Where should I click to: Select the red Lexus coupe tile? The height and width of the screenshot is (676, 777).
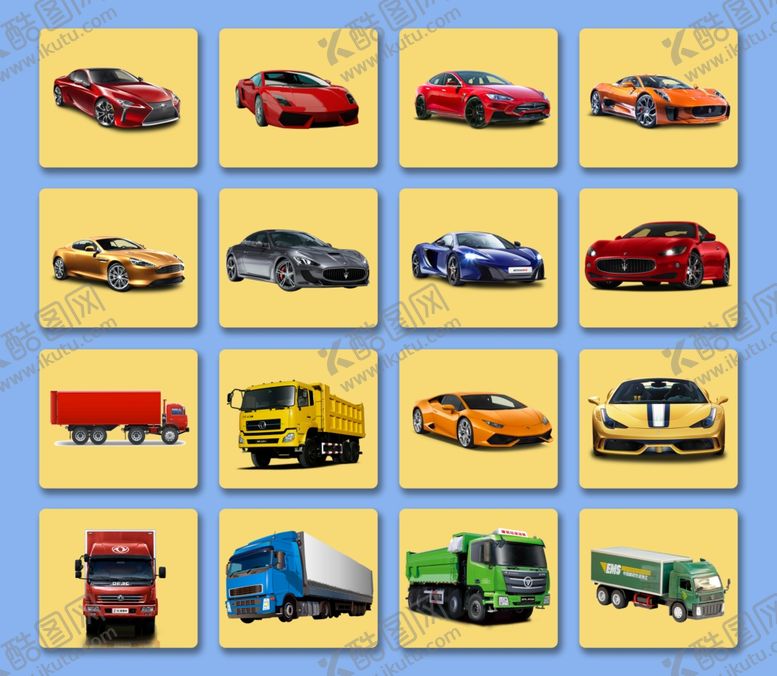[118, 98]
